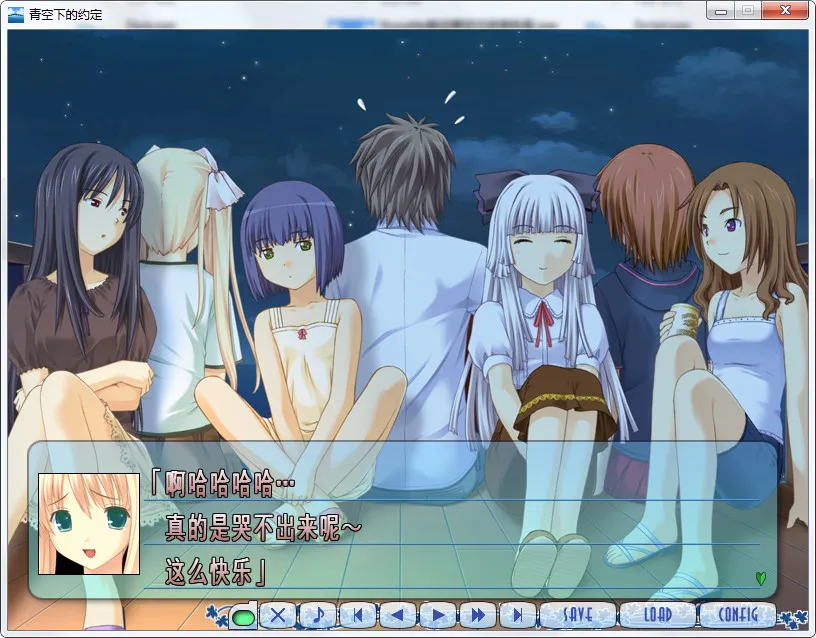Minimize the game window
Screen dimensions: 816x638
720,10
